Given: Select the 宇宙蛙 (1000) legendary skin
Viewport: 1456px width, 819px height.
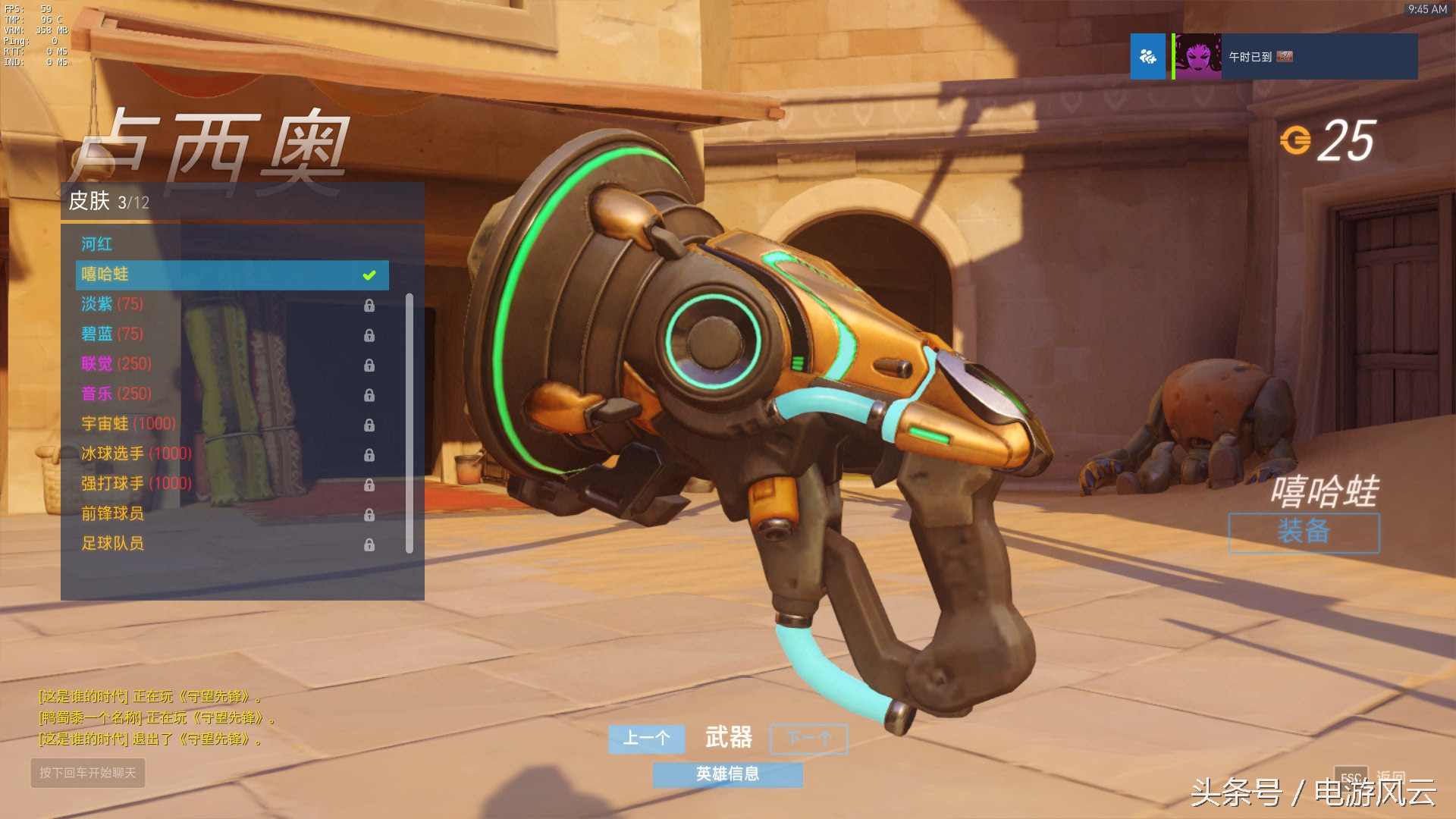Looking at the screenshot, I should (128, 424).
